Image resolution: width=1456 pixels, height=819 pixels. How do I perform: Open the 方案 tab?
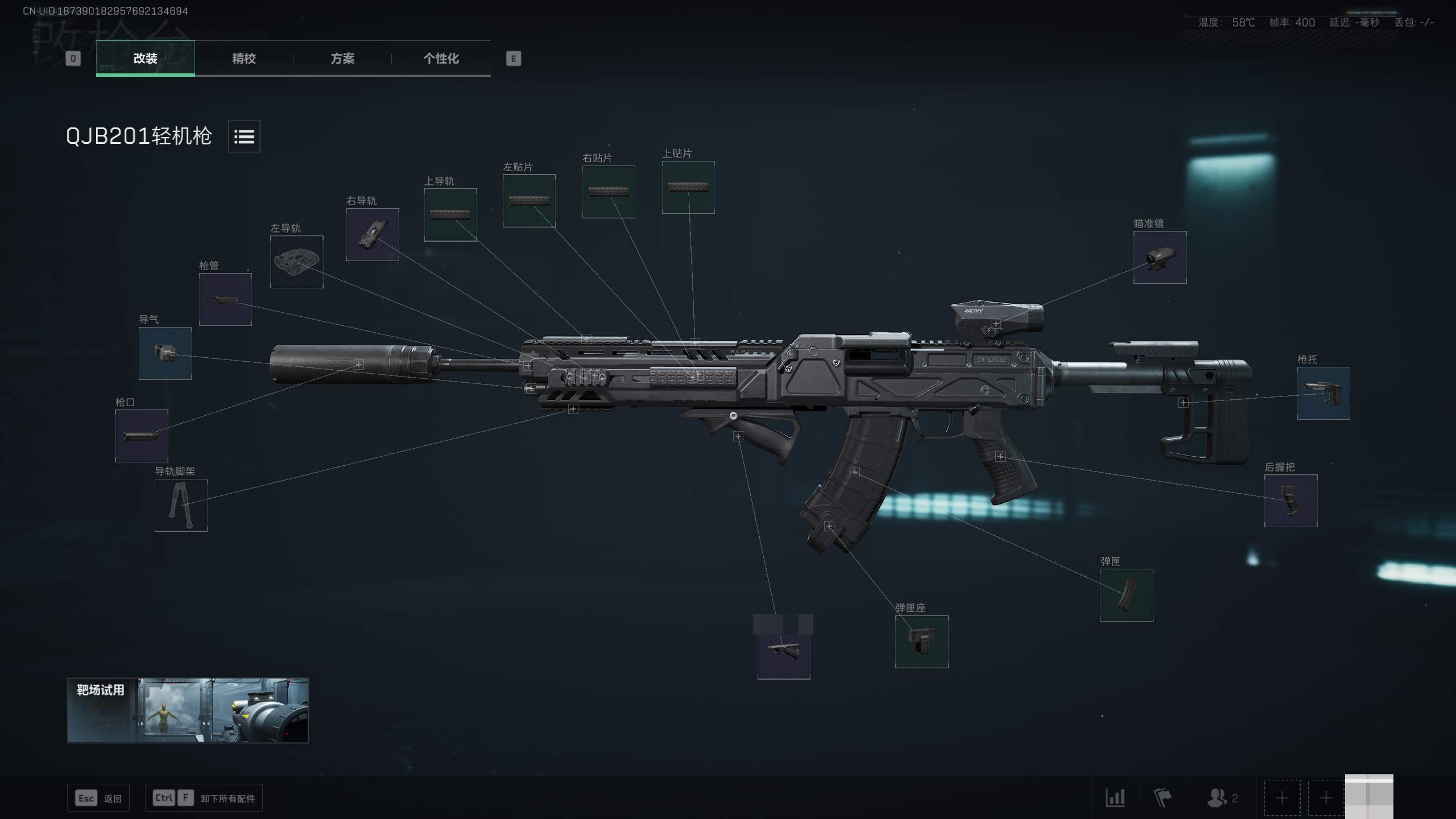pos(342,59)
